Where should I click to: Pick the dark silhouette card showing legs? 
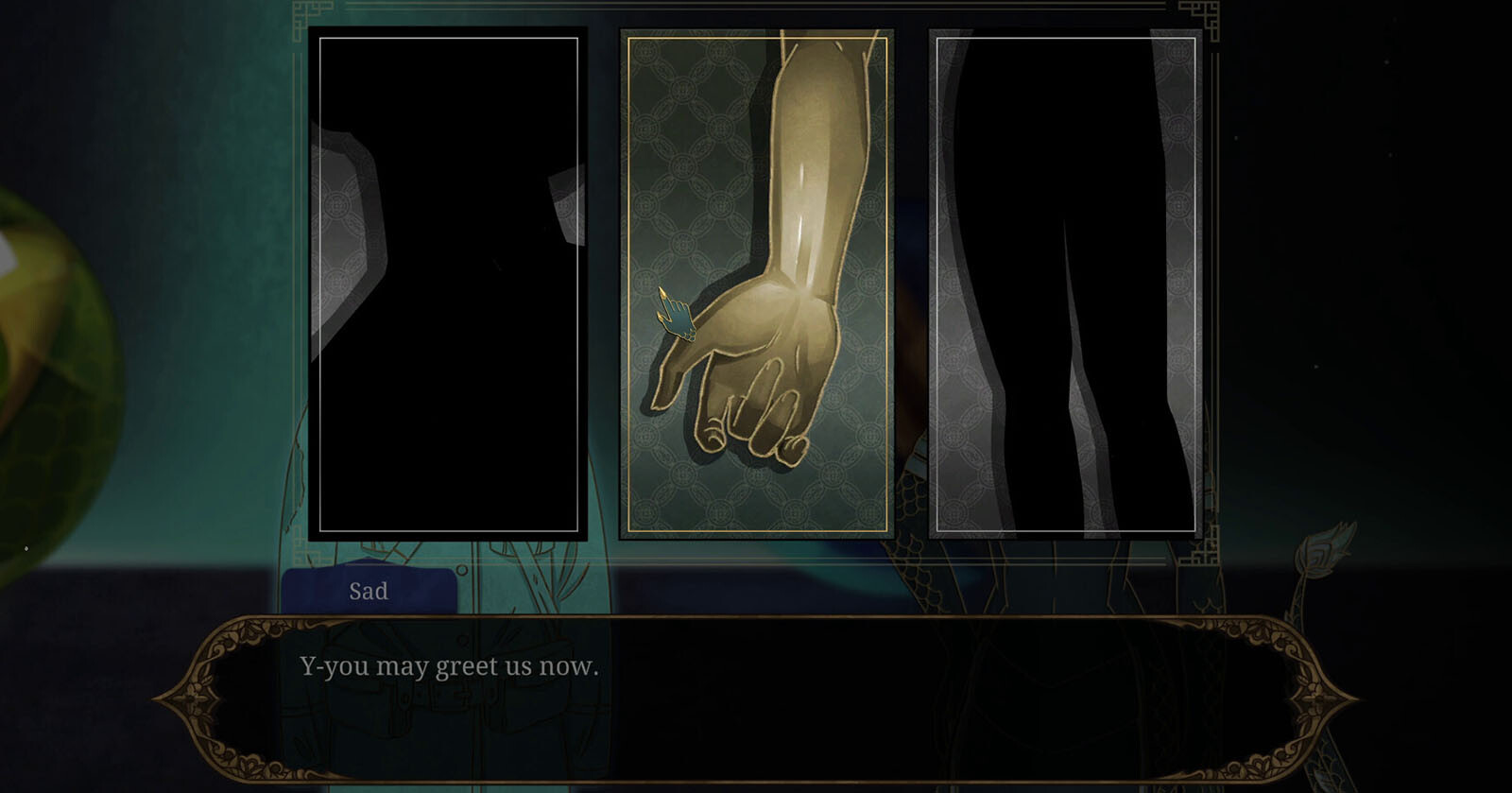click(x=1065, y=284)
